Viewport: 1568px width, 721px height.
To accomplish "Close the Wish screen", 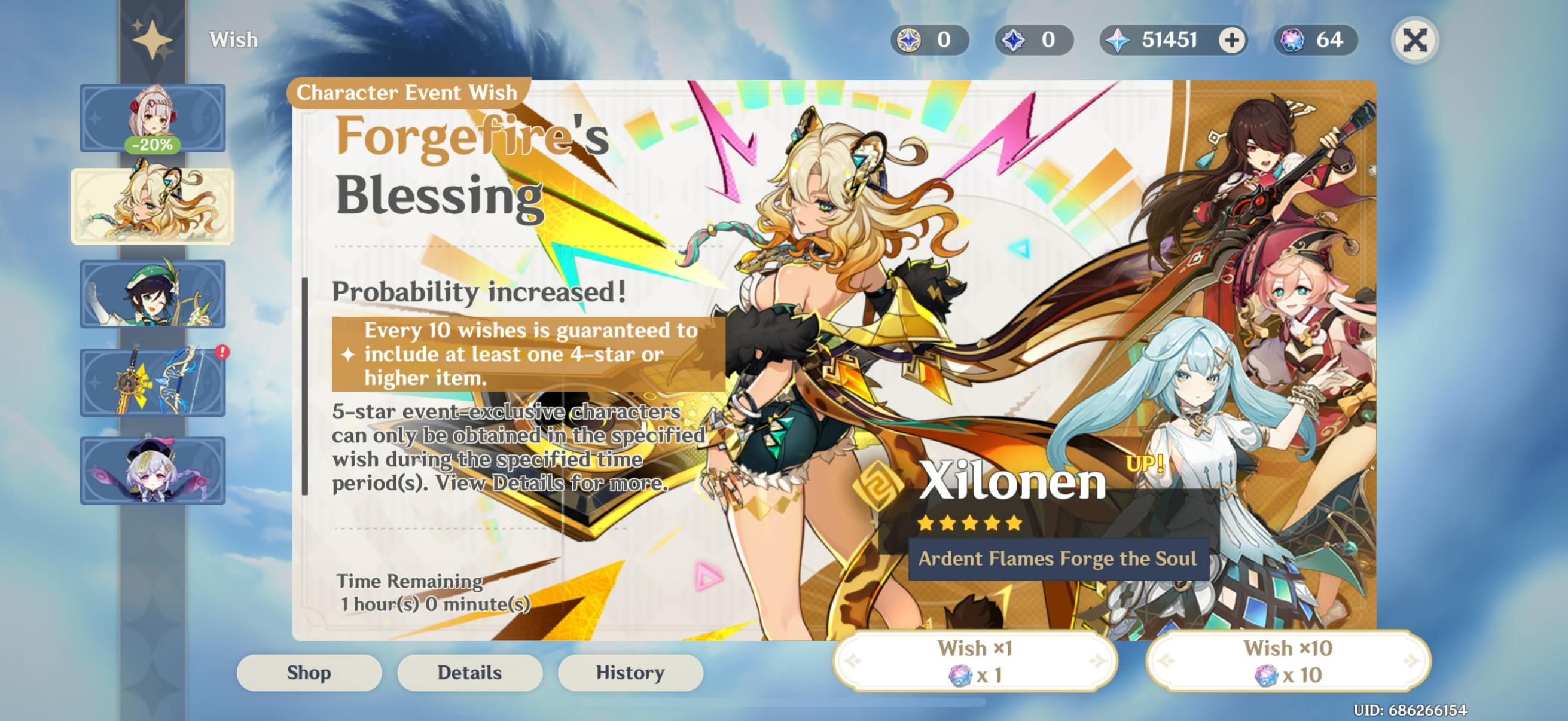I will [x=1415, y=41].
